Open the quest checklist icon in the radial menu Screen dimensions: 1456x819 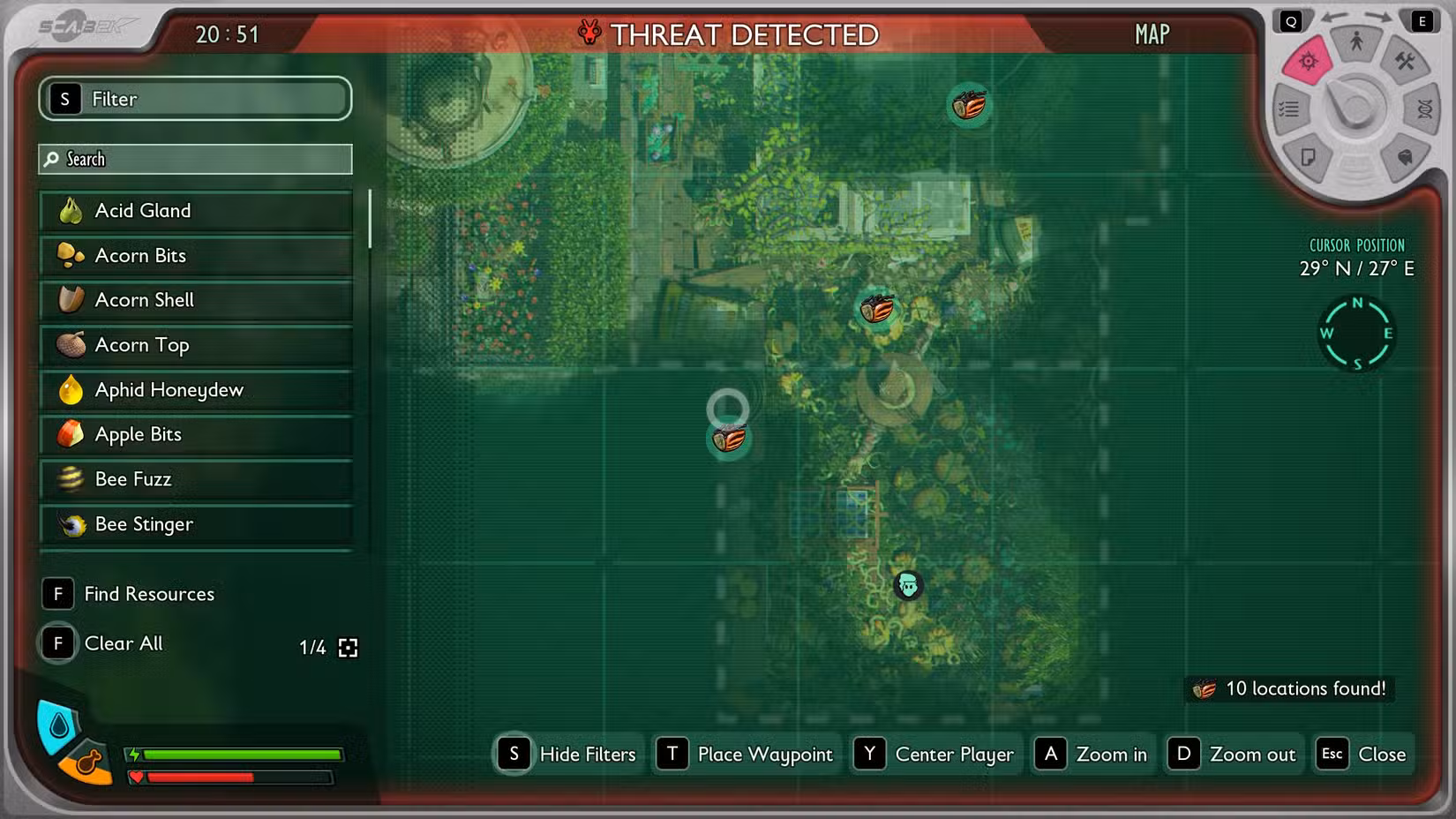coord(1288,109)
